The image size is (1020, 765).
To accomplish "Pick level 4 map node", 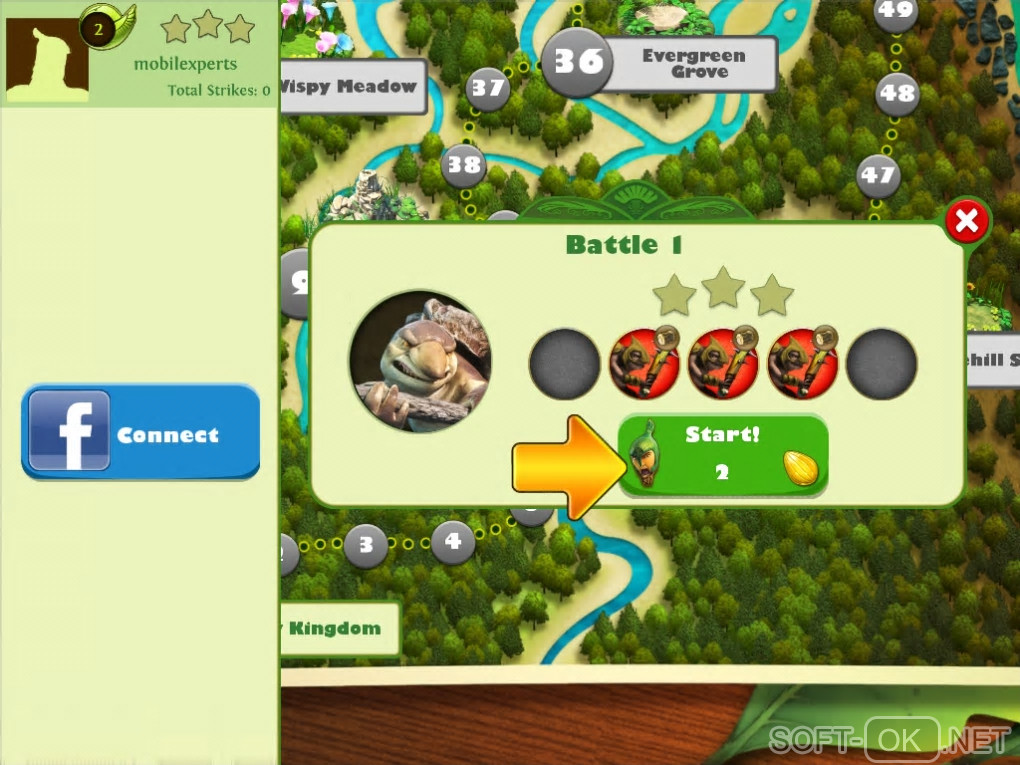I will point(453,542).
